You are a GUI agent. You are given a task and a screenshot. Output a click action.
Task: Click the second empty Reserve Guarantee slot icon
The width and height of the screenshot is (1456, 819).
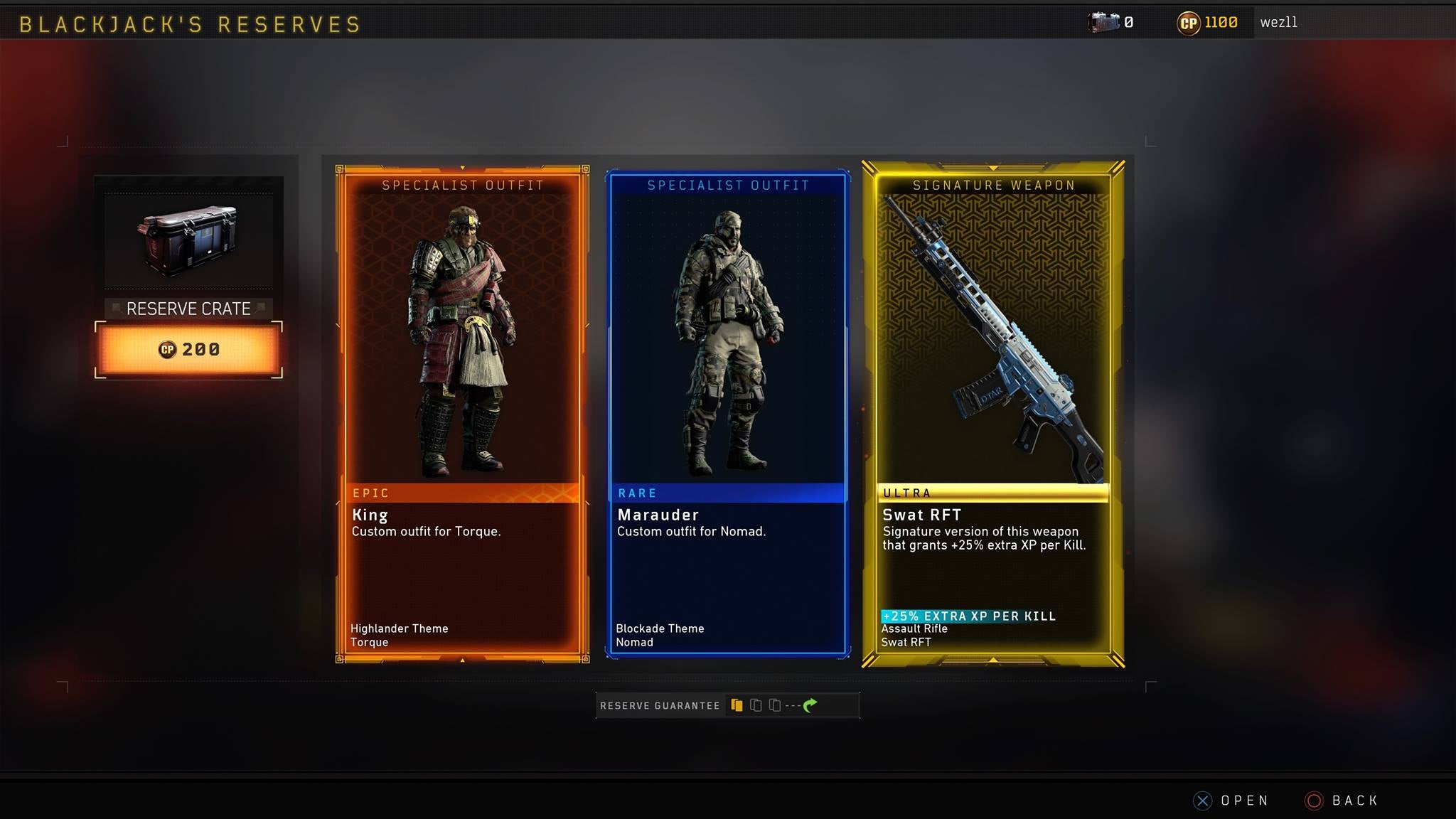click(x=756, y=705)
